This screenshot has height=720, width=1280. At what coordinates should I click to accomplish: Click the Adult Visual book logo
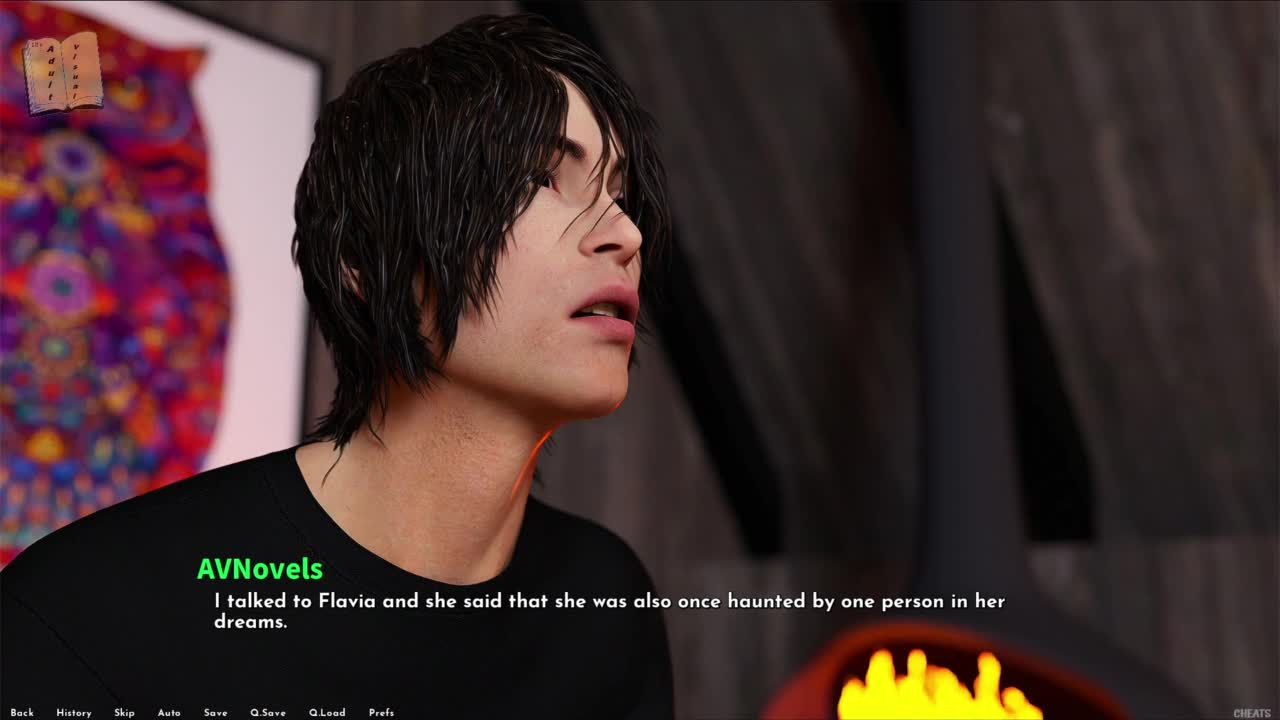tap(62, 73)
